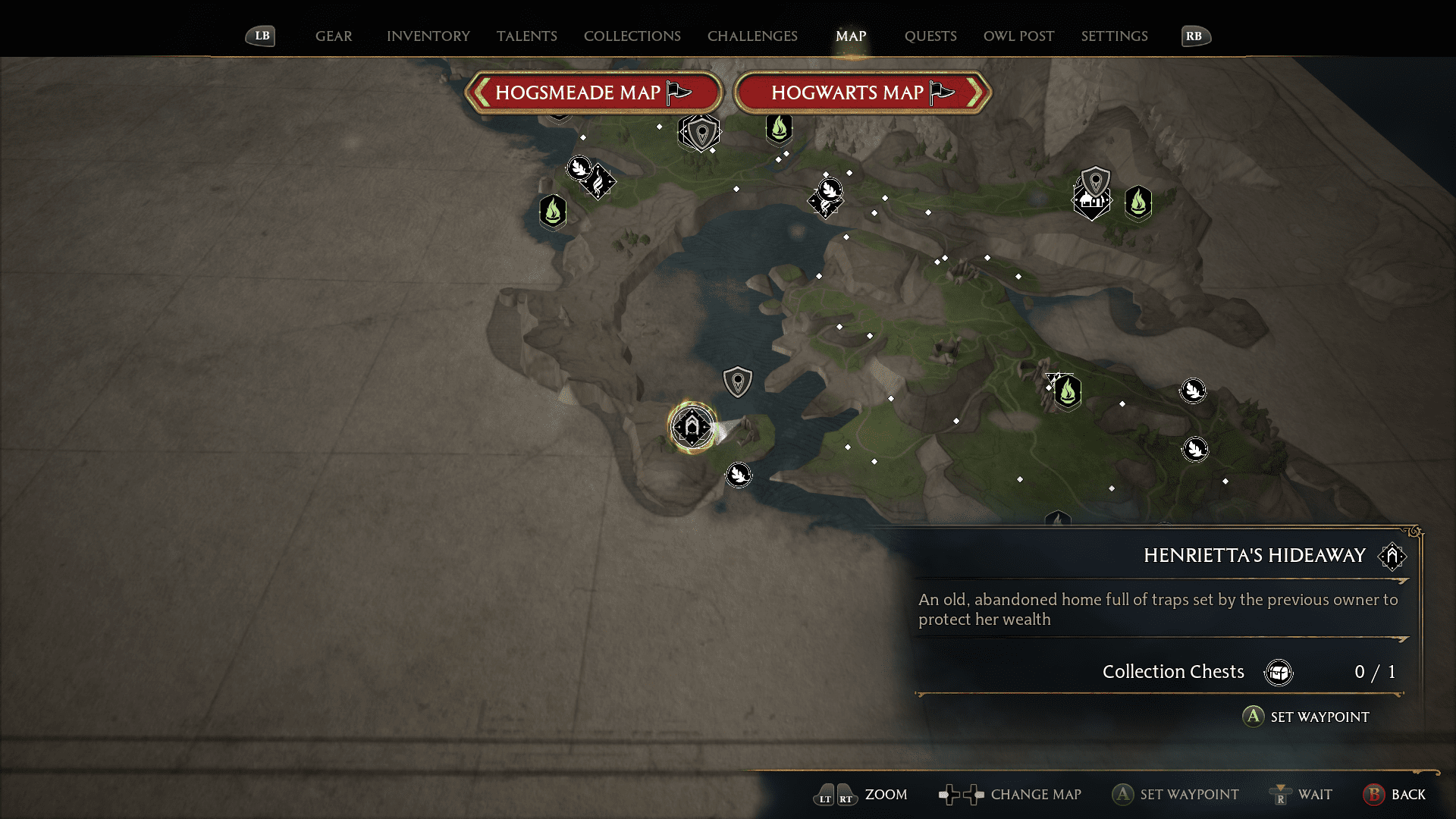Viewport: 1456px width, 819px height.
Task: Click the leaf collectible icon below Henrietta's Hideaway
Action: 739,475
